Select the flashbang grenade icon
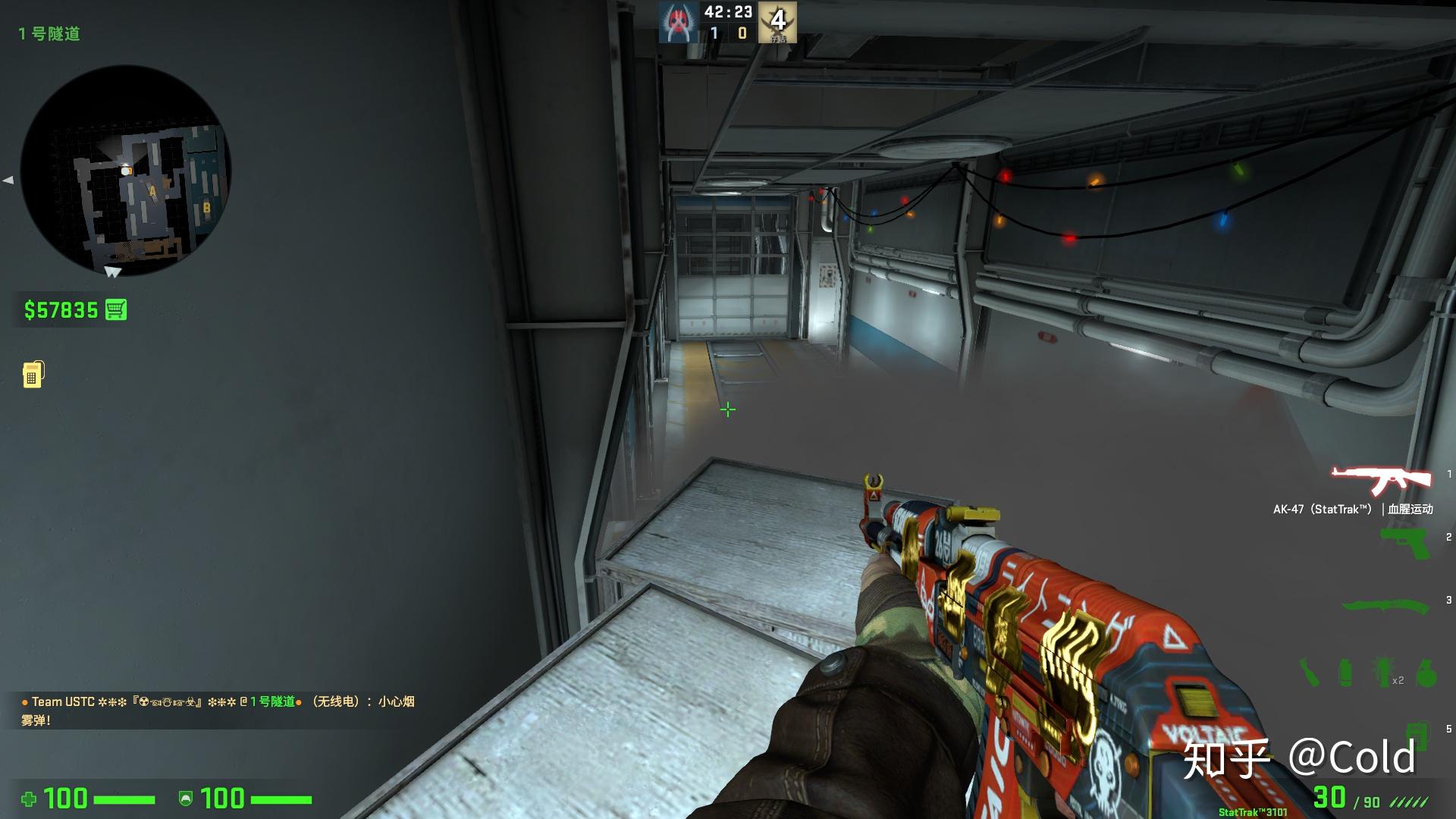Viewport: 1456px width, 819px height. pyautogui.click(x=1382, y=672)
